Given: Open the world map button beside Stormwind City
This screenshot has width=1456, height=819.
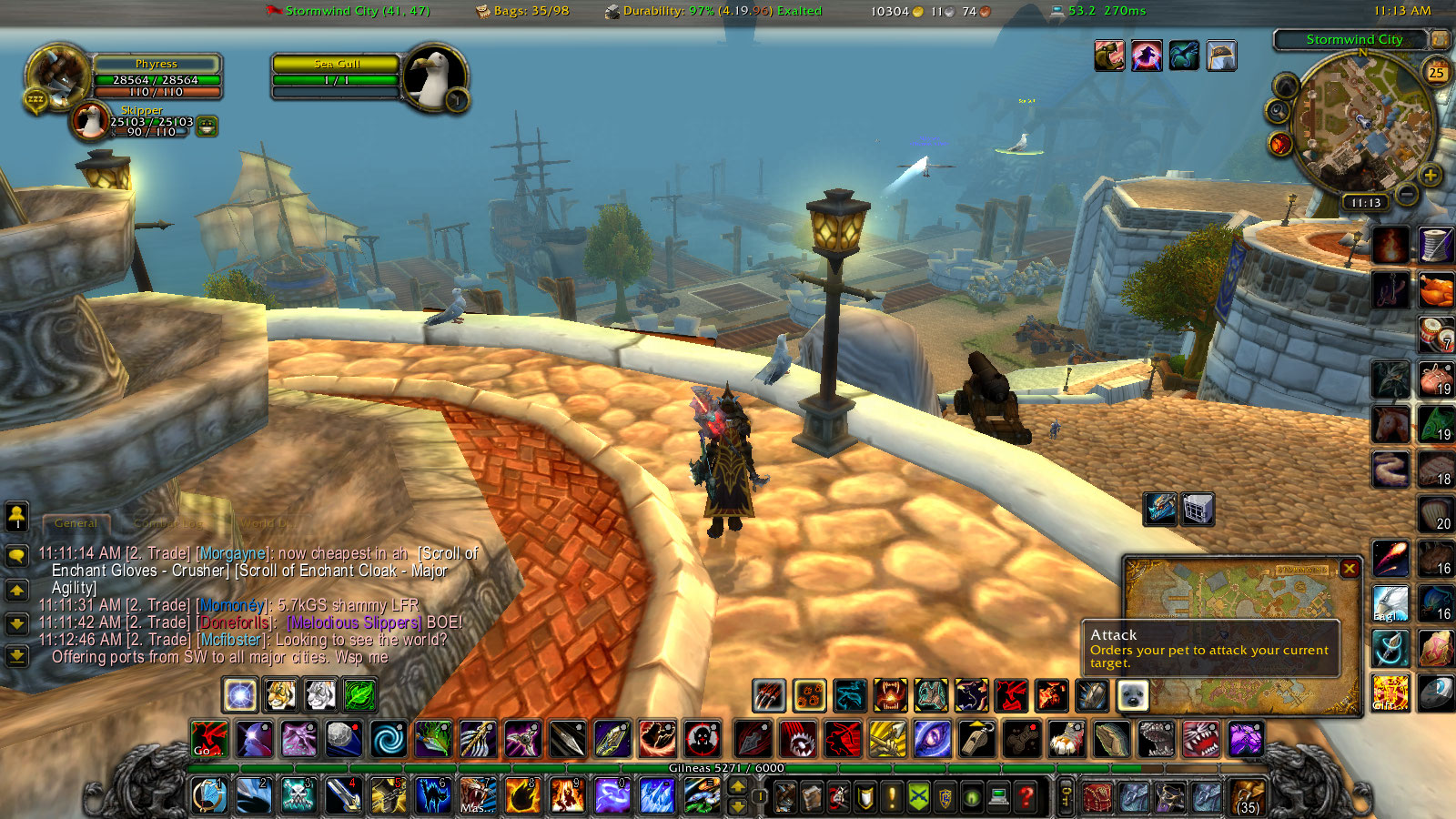Looking at the screenshot, I should point(1440,39).
